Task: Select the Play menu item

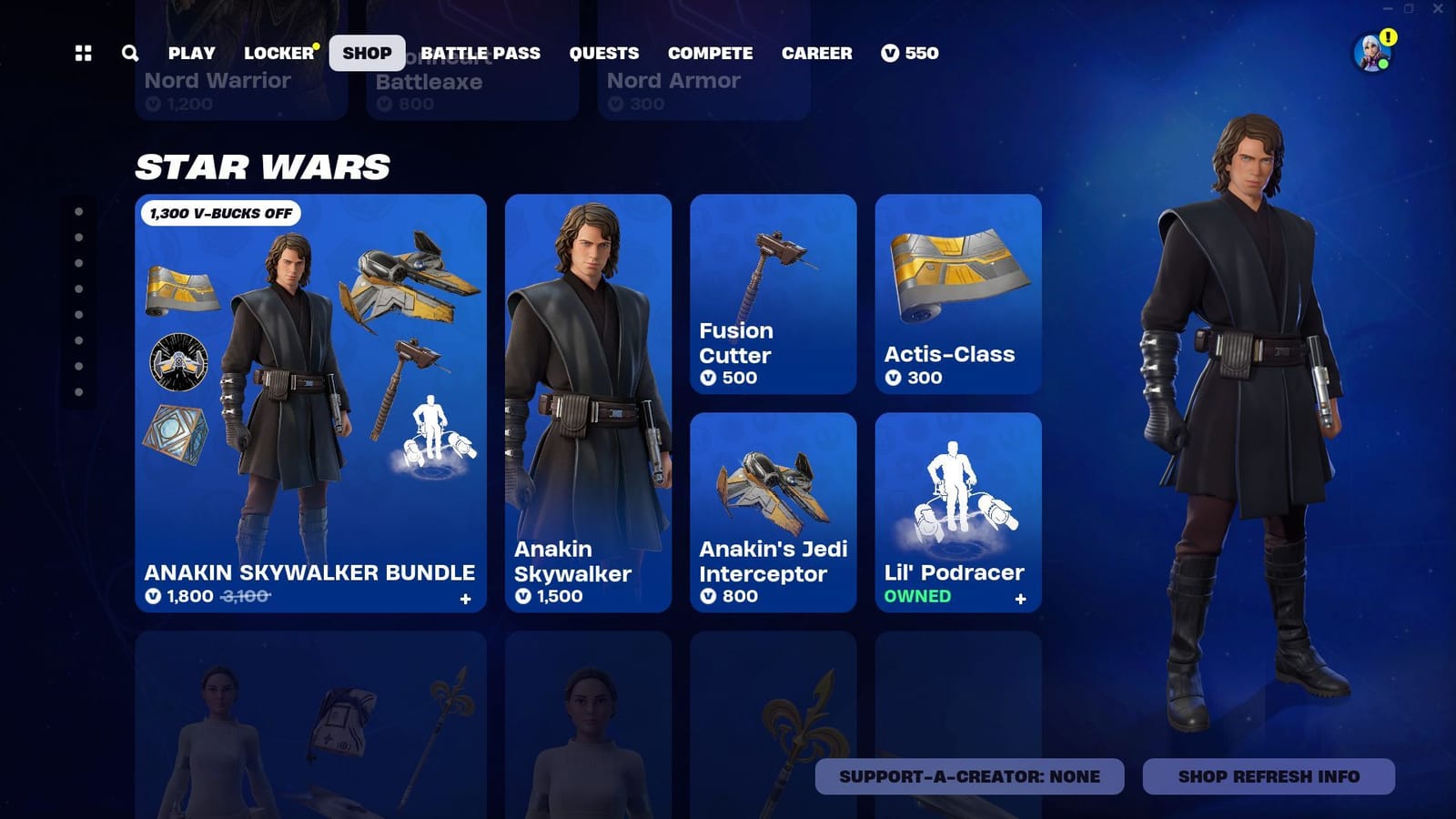Action: pos(191,53)
